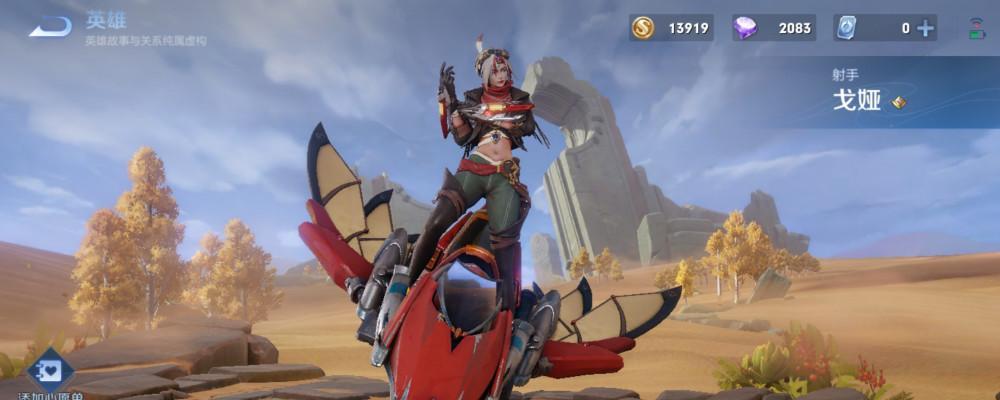Open the purple diamond currency panel
Viewport: 1000px width, 400px height.
(x=773, y=28)
